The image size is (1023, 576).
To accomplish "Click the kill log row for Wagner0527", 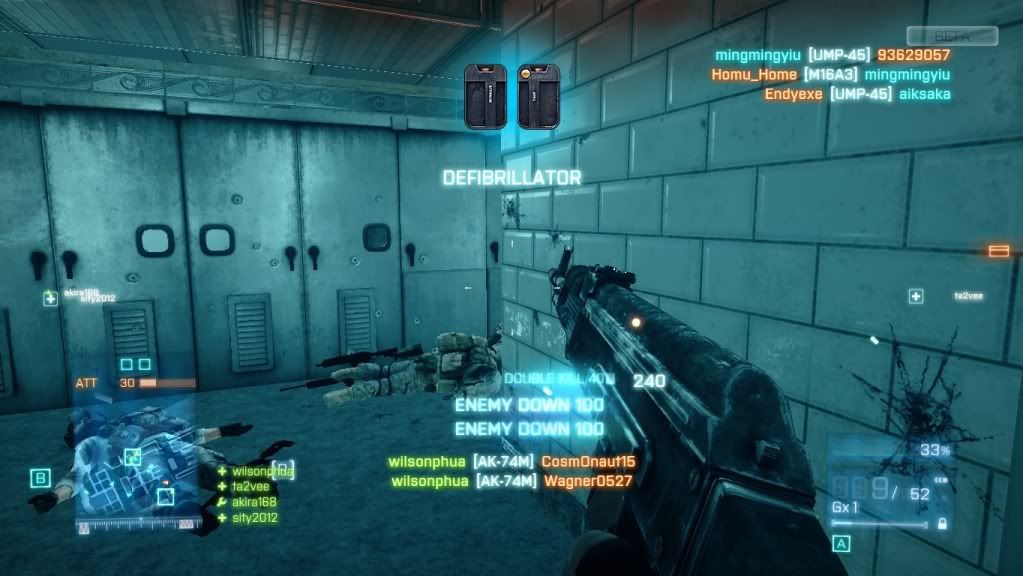I will [511, 481].
